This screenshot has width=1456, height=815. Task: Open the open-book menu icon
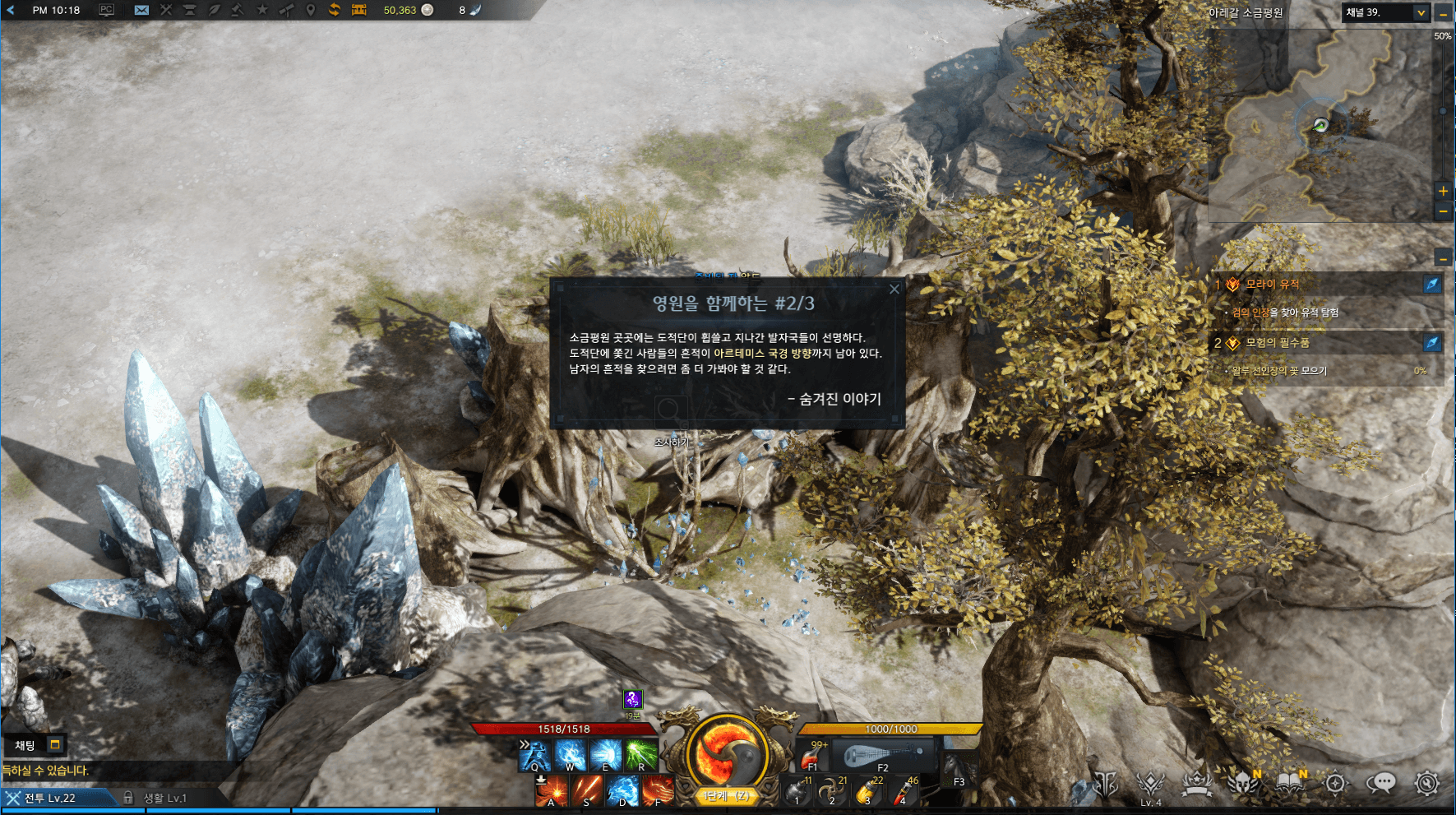point(1290,783)
